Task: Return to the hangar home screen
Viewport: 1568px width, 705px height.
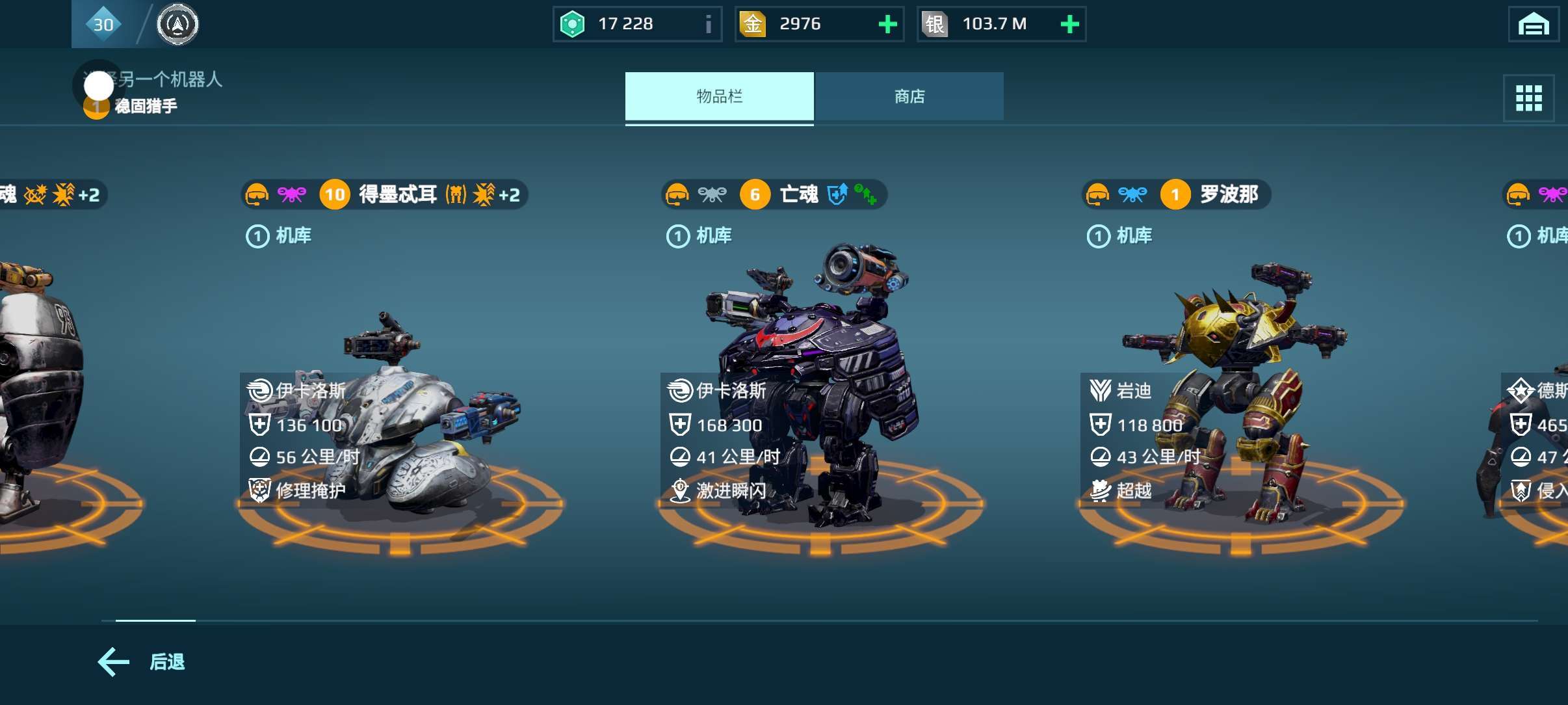Action: 1533,25
